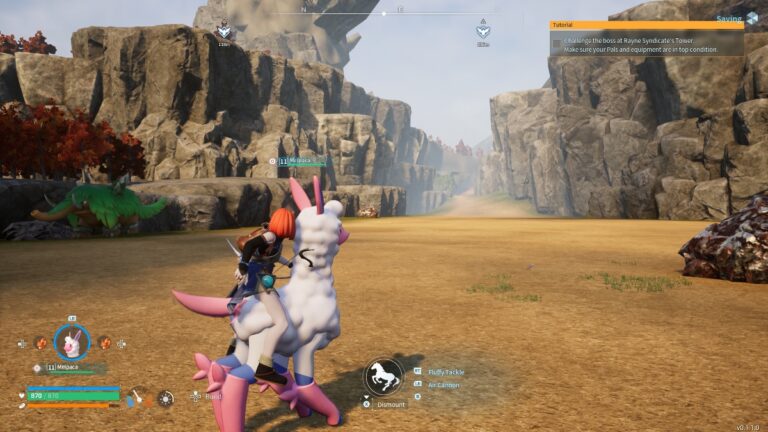Toggle the tutorial objective checkbox
The height and width of the screenshot is (432, 768).
click(556, 42)
